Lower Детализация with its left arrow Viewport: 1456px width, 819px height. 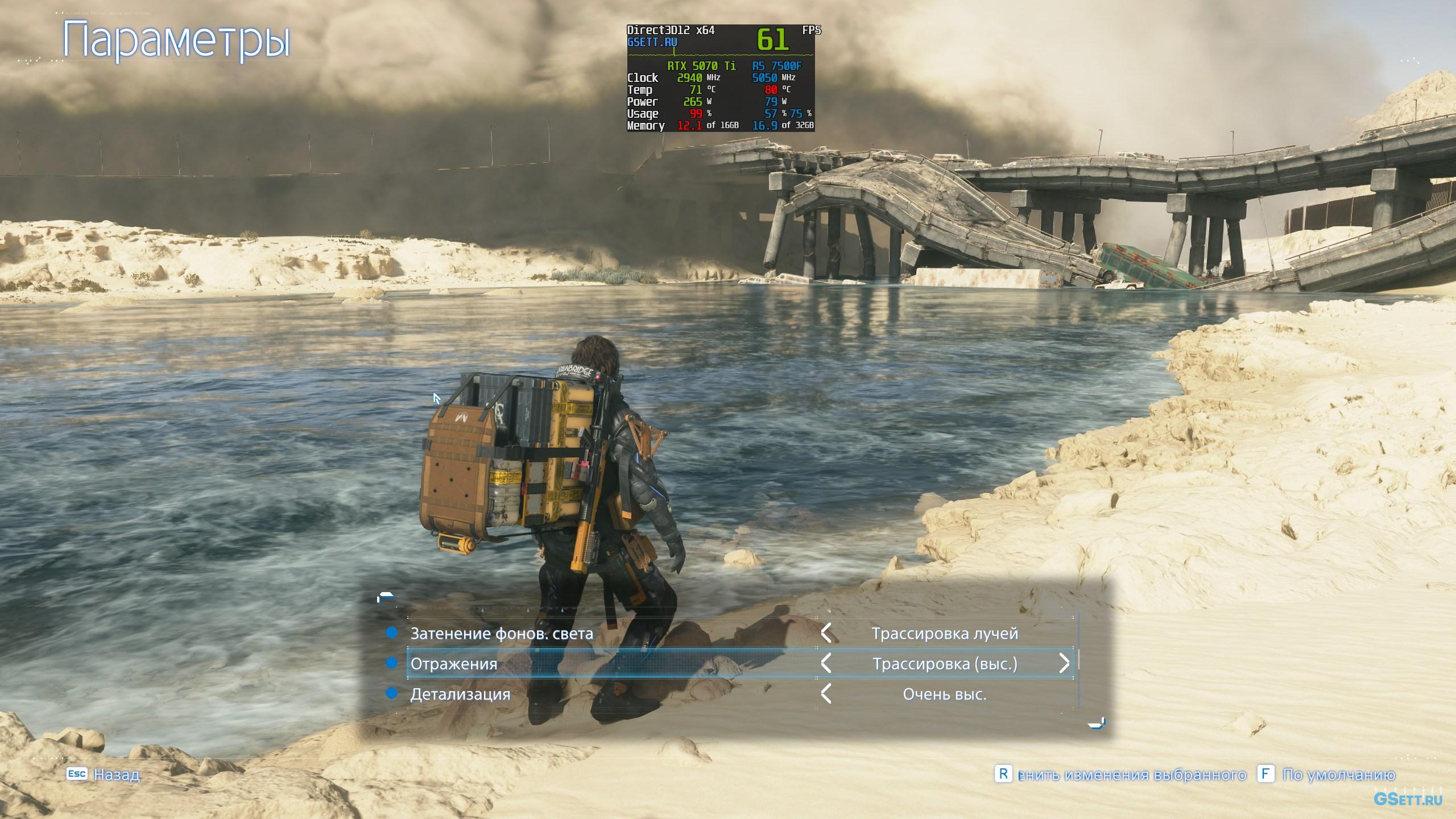pyautogui.click(x=826, y=694)
